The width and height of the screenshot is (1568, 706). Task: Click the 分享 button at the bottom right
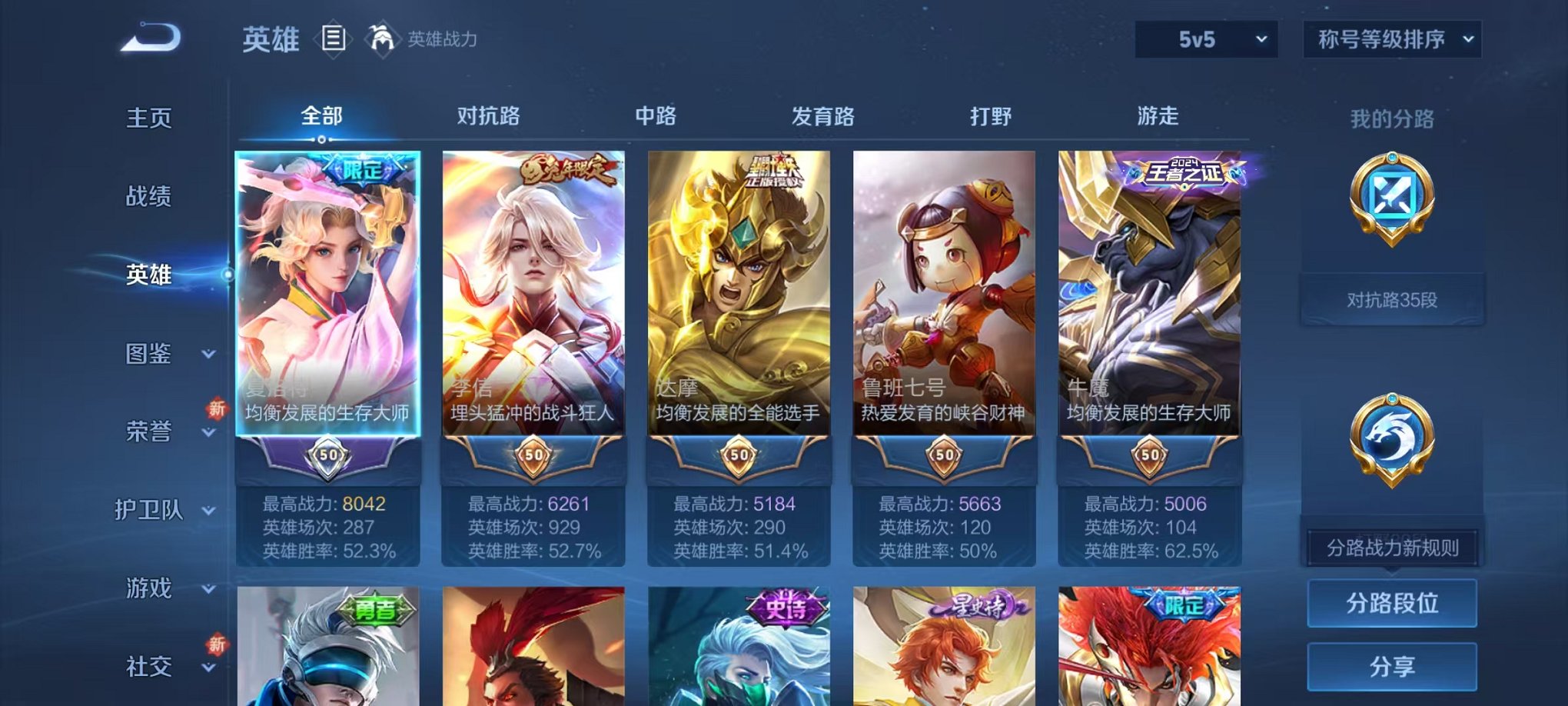click(x=1393, y=666)
